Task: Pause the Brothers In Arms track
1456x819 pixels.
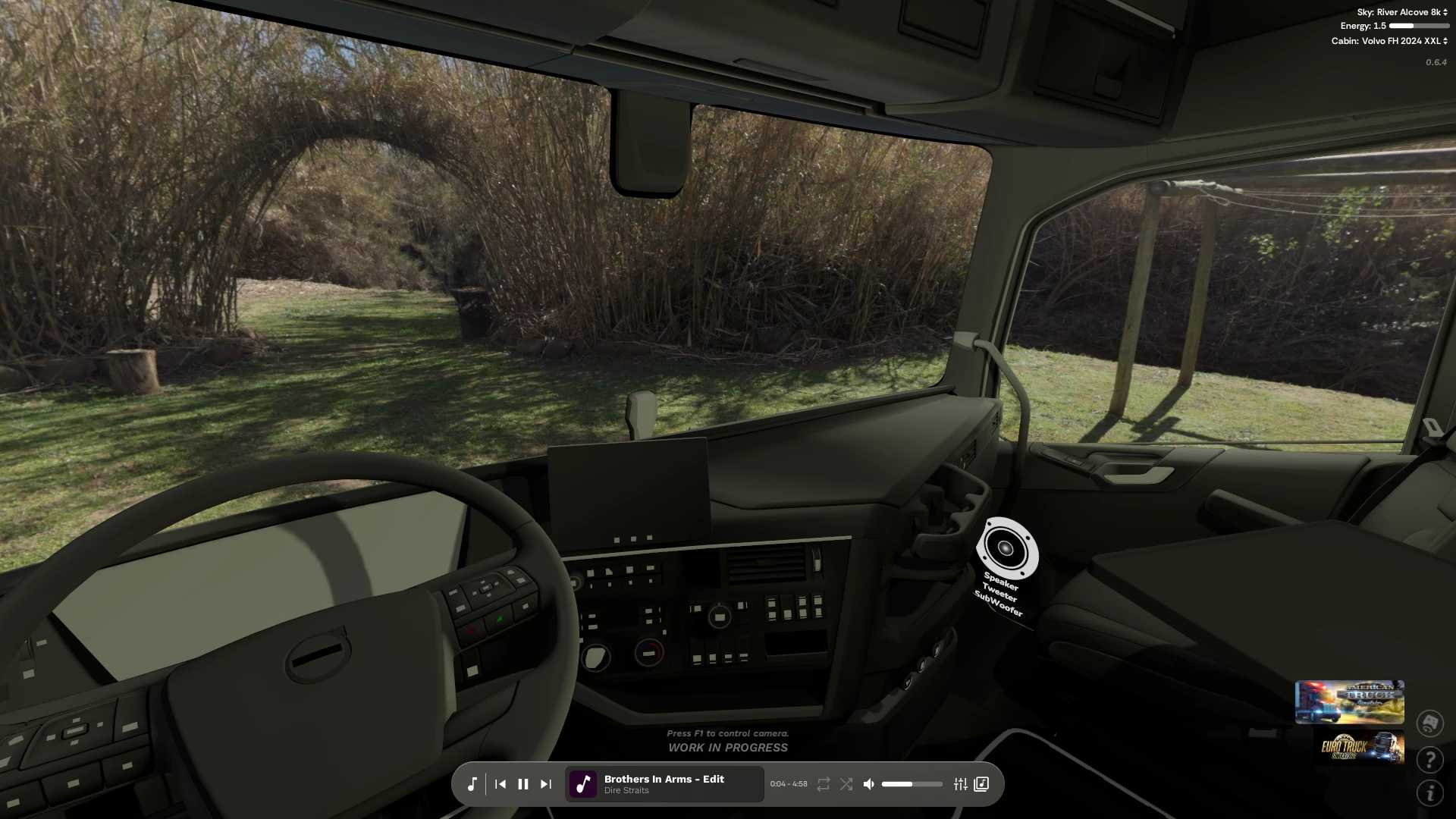Action: (523, 784)
